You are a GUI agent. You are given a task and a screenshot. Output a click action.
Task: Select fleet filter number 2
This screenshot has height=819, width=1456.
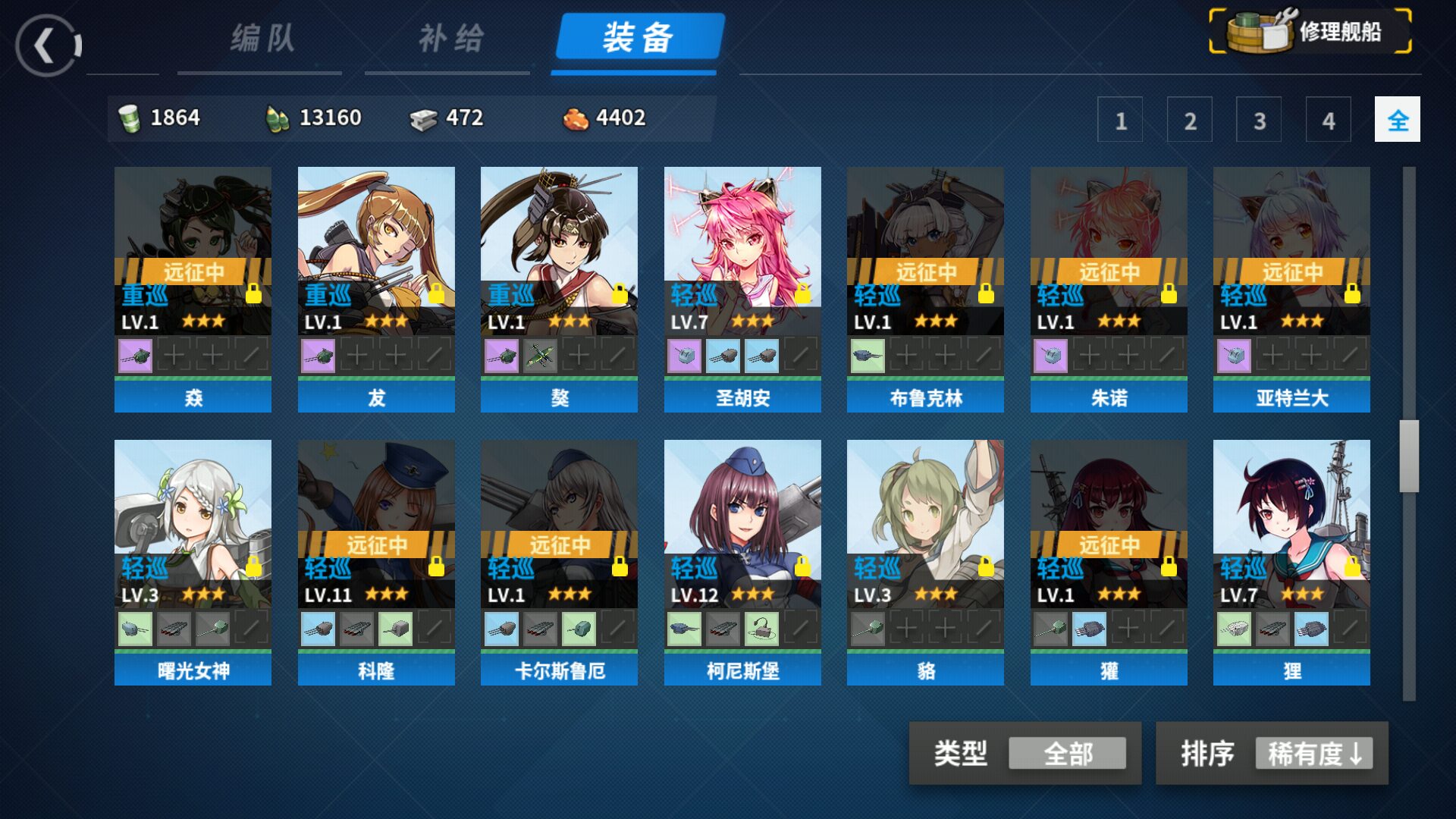pos(1189,120)
